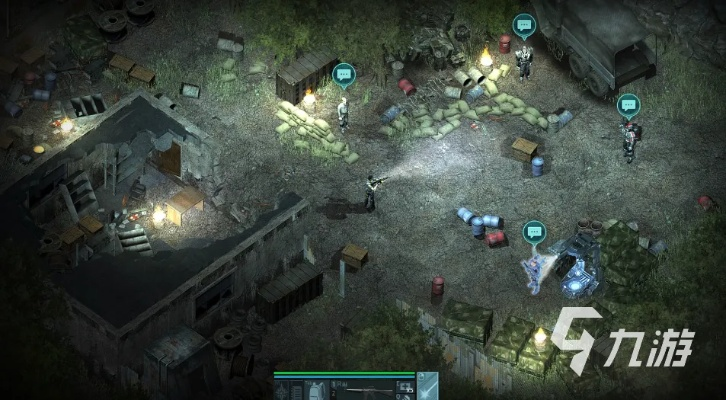This screenshot has width=726, height=400.
Task: Click speech bubble above the red-armored soldier
Action: click(x=628, y=102)
